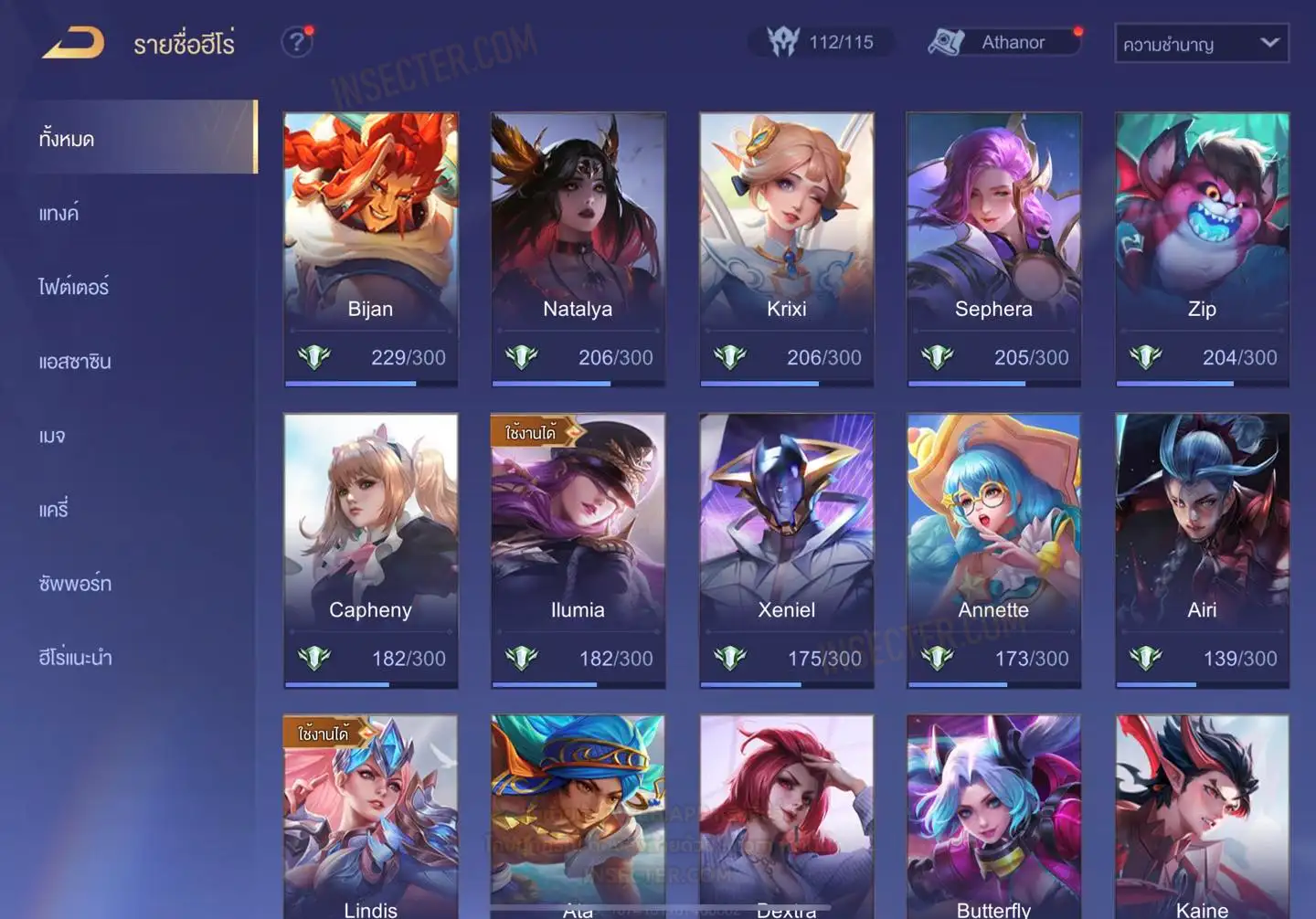
Task: Select the Bijan hero card
Action: [x=370, y=247]
